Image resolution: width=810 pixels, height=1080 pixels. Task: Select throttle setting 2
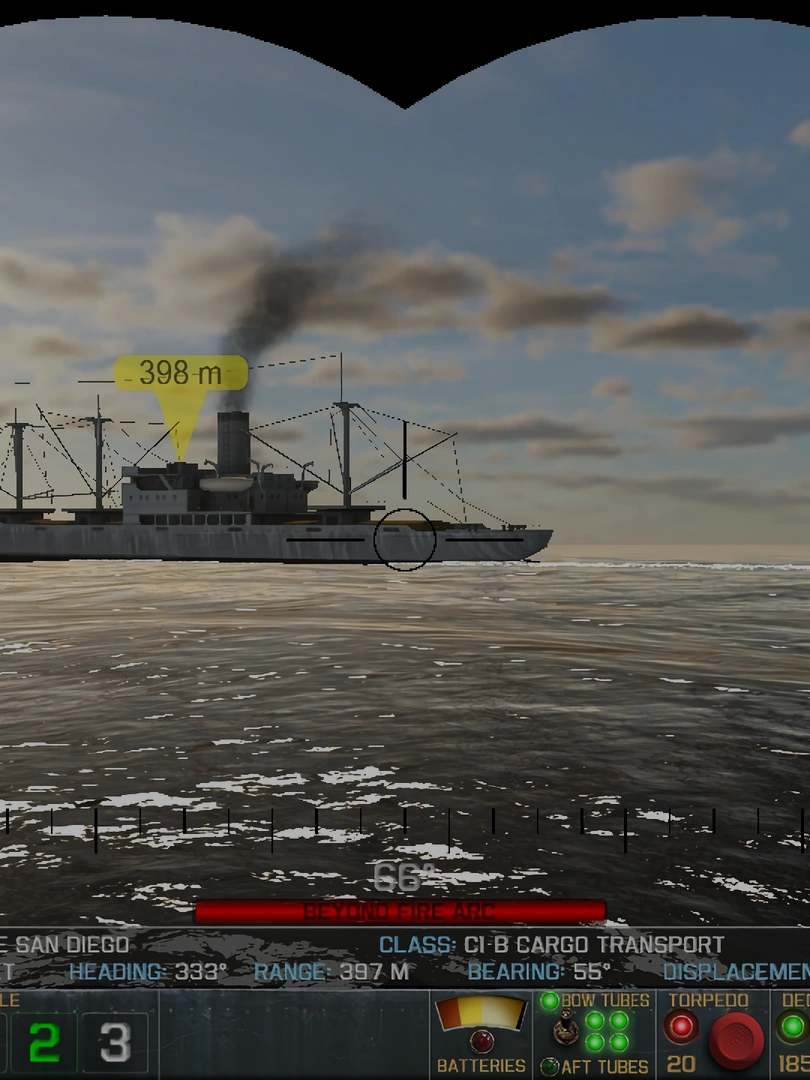coord(43,1043)
